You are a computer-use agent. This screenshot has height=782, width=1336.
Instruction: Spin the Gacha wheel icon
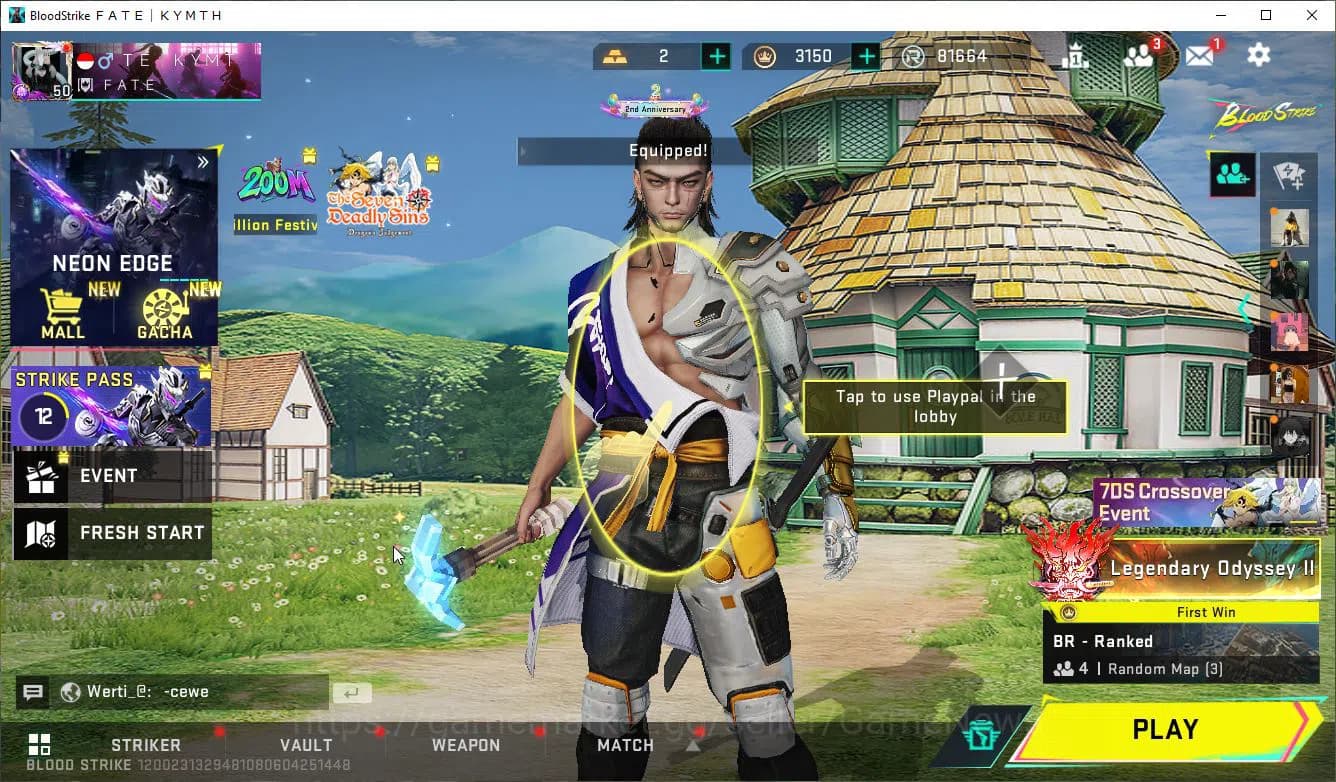(166, 308)
